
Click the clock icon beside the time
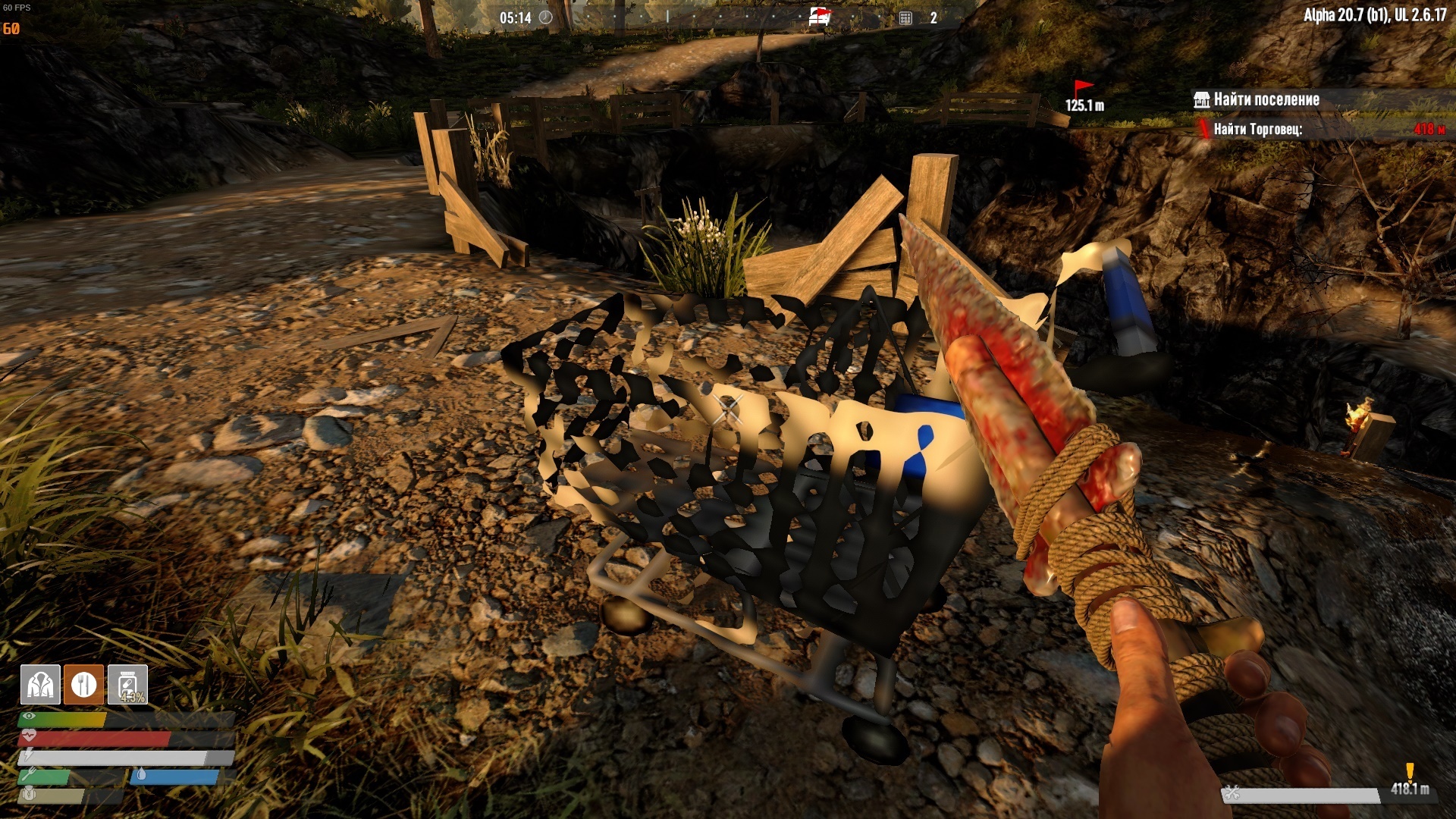[x=546, y=17]
